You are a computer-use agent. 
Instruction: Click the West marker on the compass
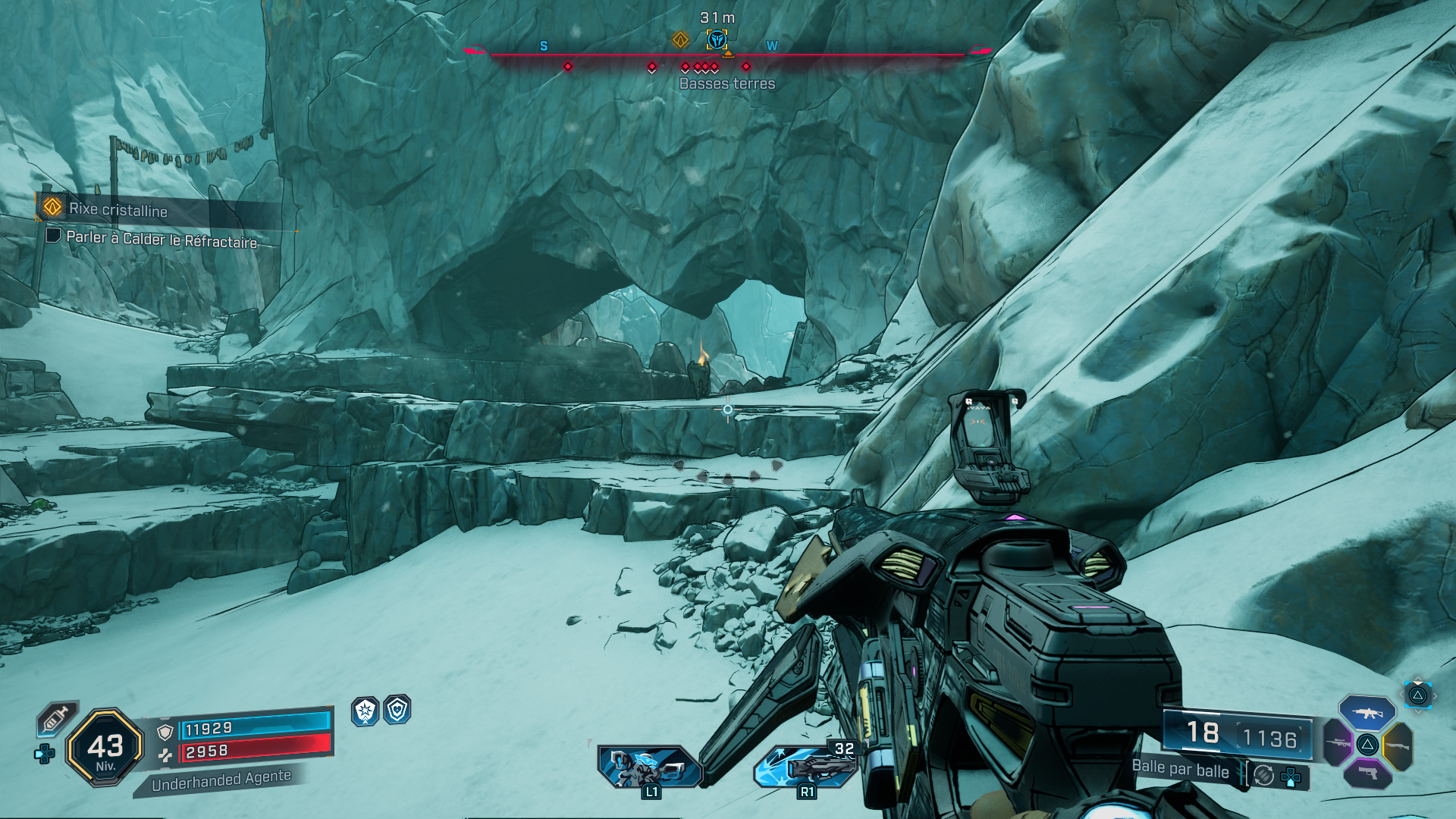tap(772, 46)
